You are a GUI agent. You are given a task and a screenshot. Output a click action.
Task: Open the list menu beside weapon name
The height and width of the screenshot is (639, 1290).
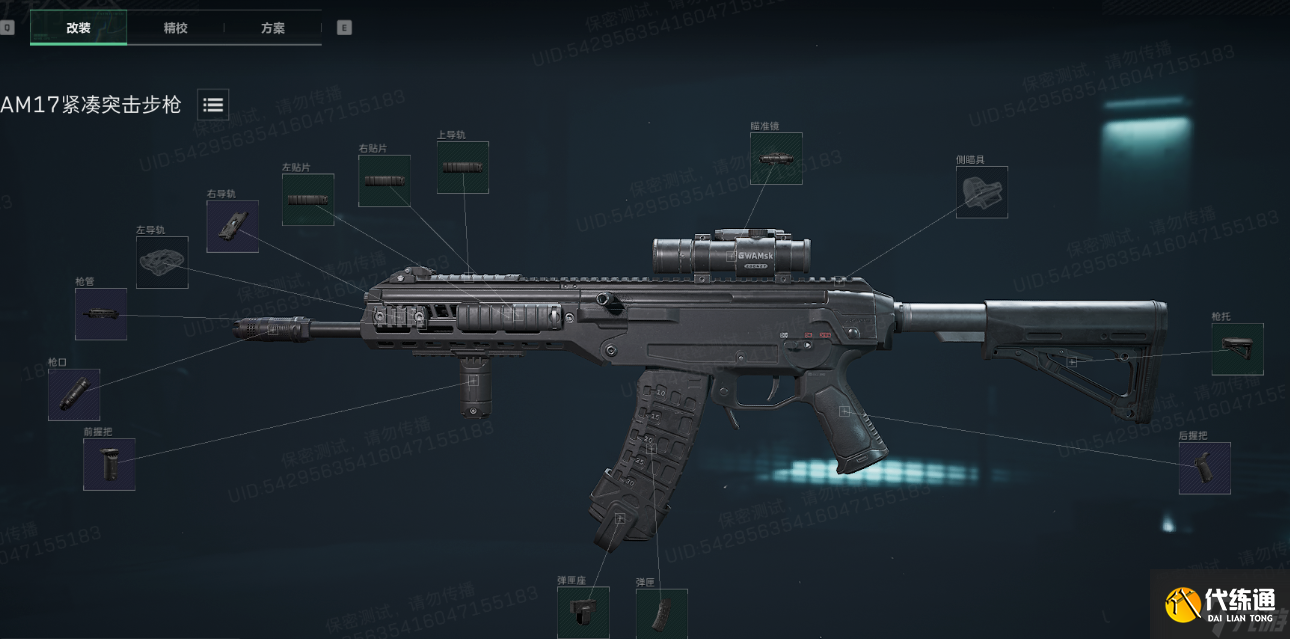[213, 104]
